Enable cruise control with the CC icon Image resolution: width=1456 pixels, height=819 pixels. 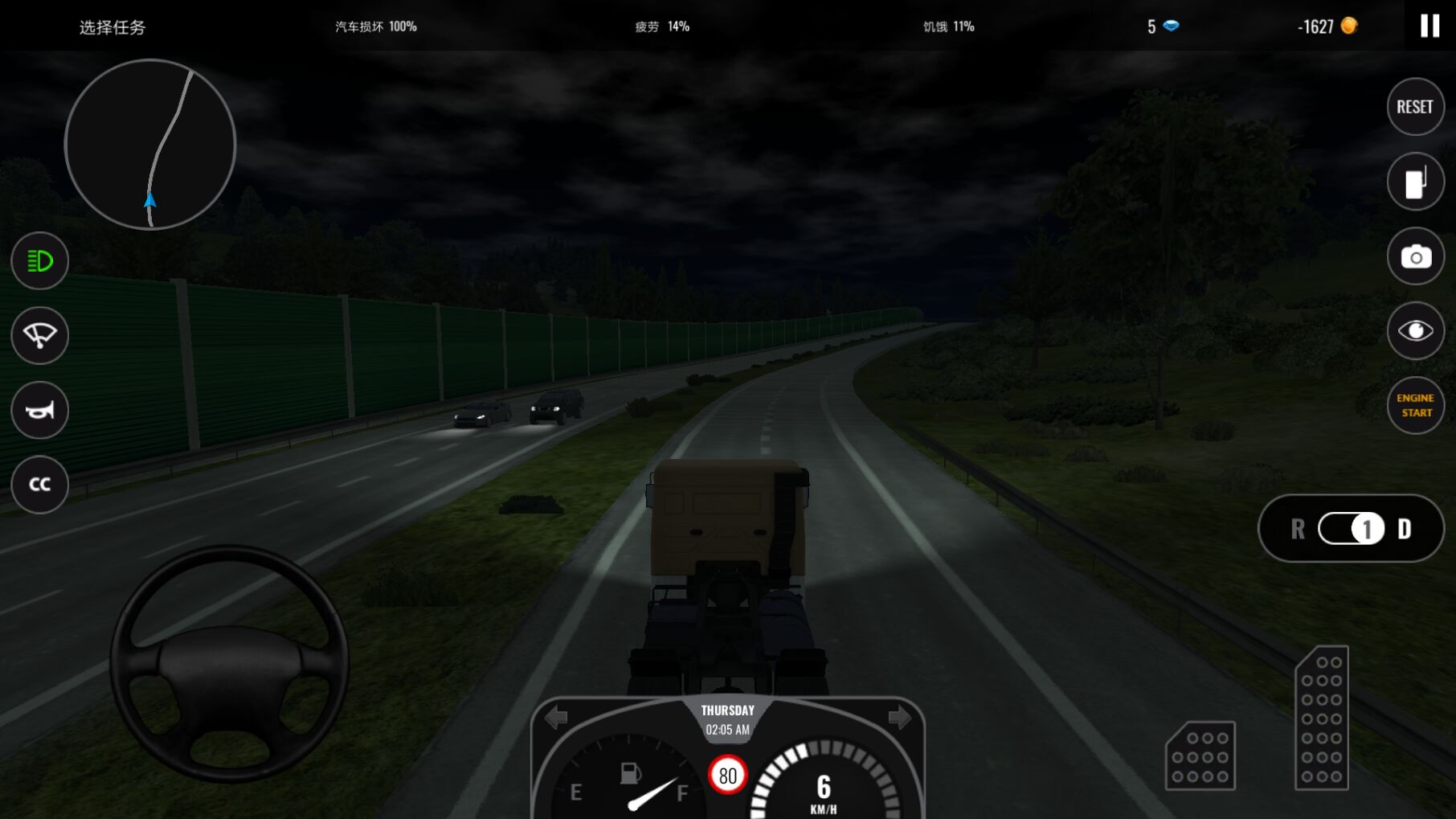[39, 484]
